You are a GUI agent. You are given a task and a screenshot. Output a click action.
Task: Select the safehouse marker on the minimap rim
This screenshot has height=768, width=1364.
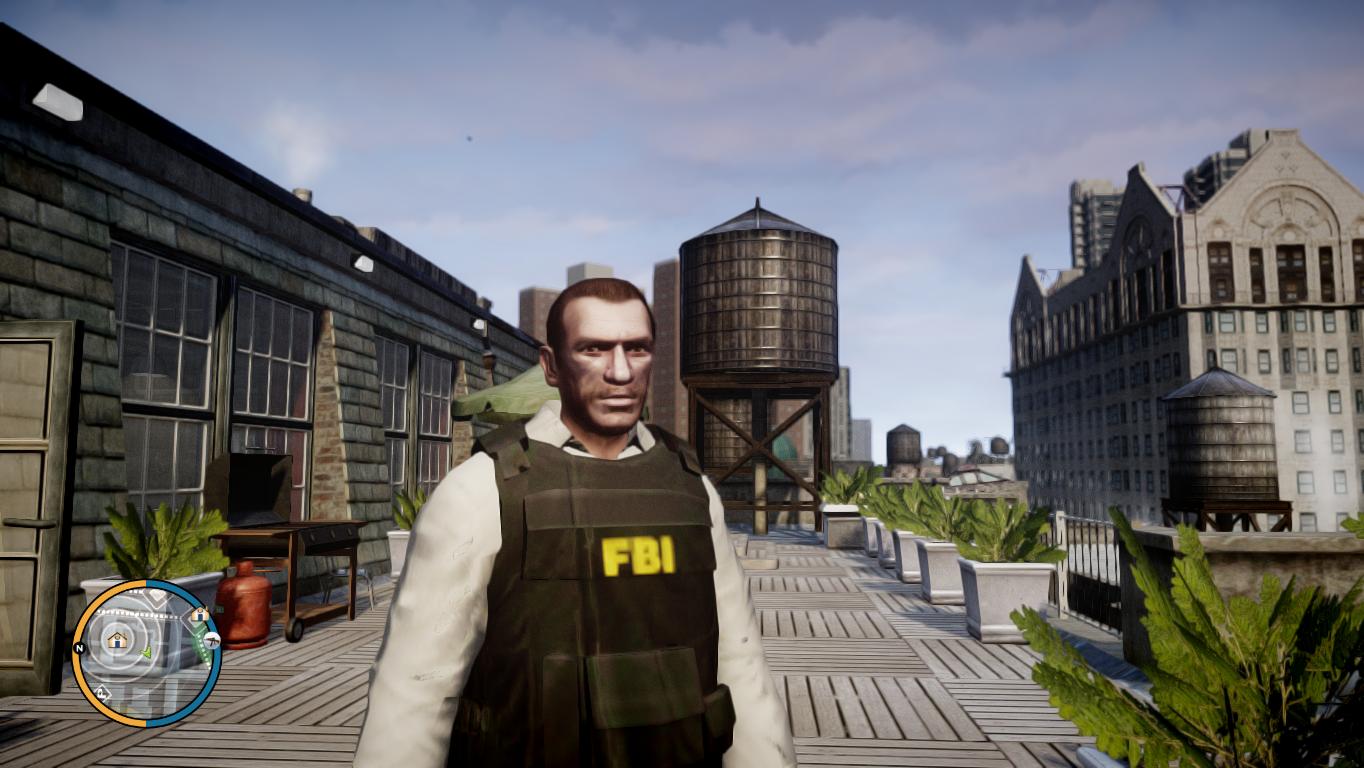(x=199, y=614)
